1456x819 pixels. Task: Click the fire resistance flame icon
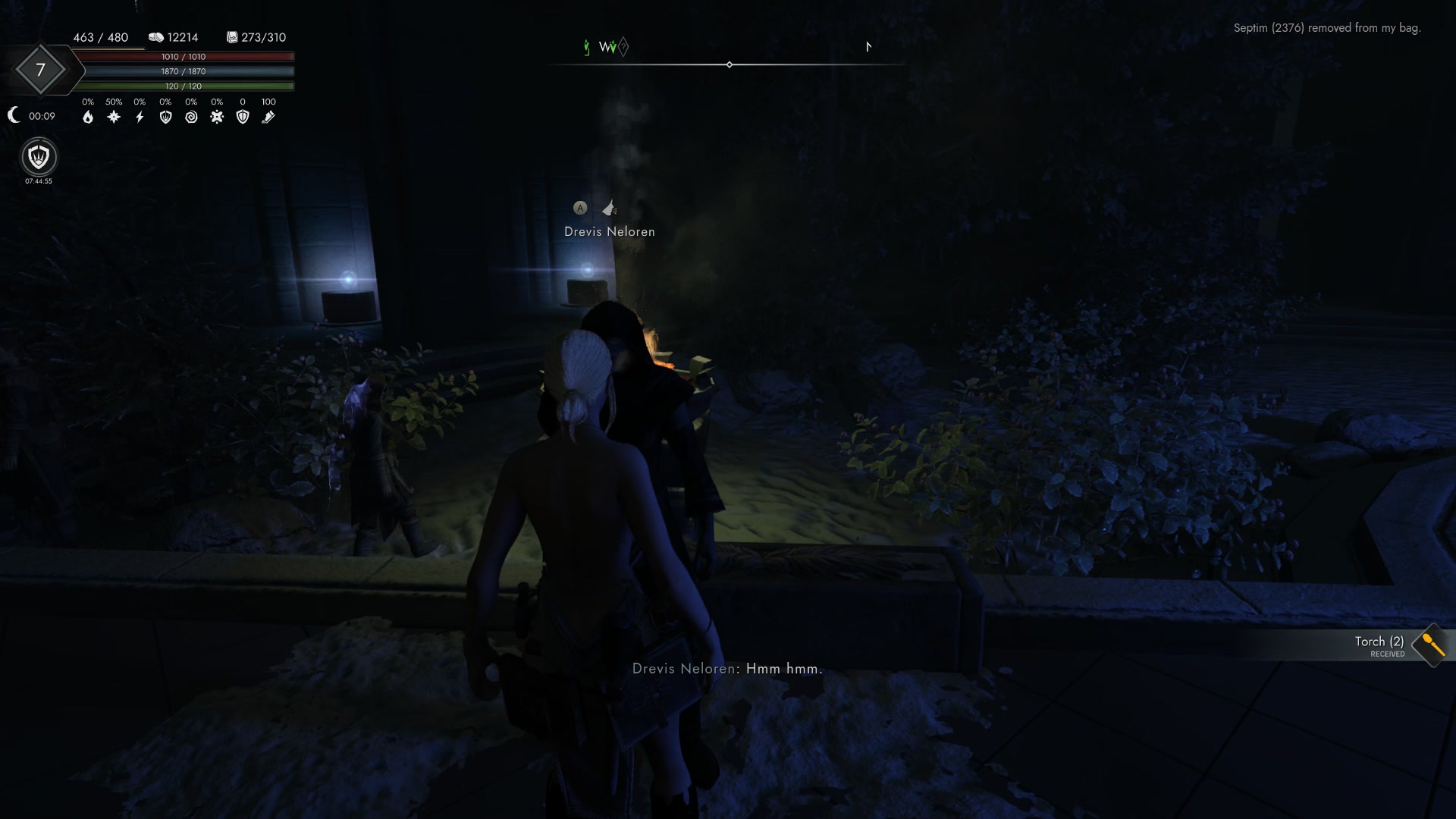(89, 118)
